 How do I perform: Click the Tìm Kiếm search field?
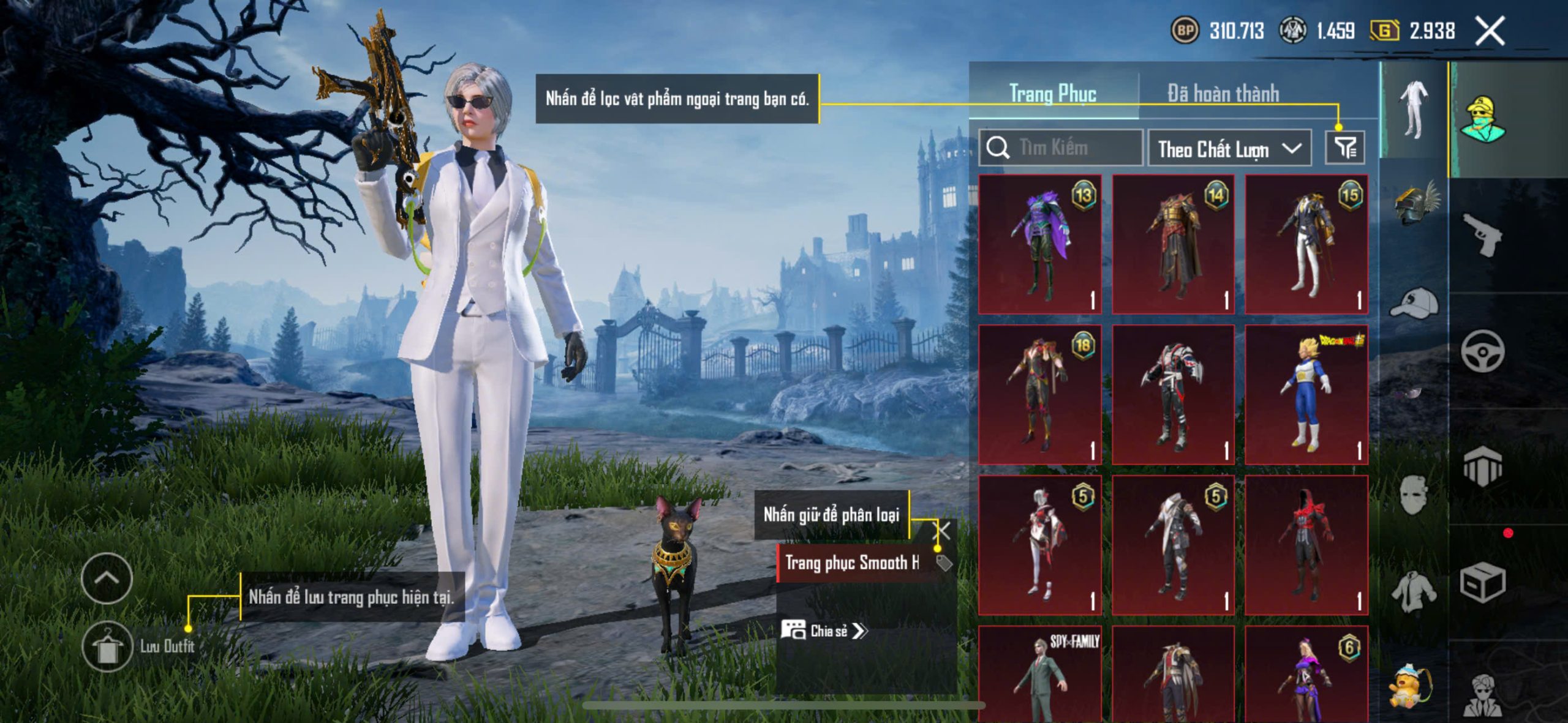[x=1061, y=148]
